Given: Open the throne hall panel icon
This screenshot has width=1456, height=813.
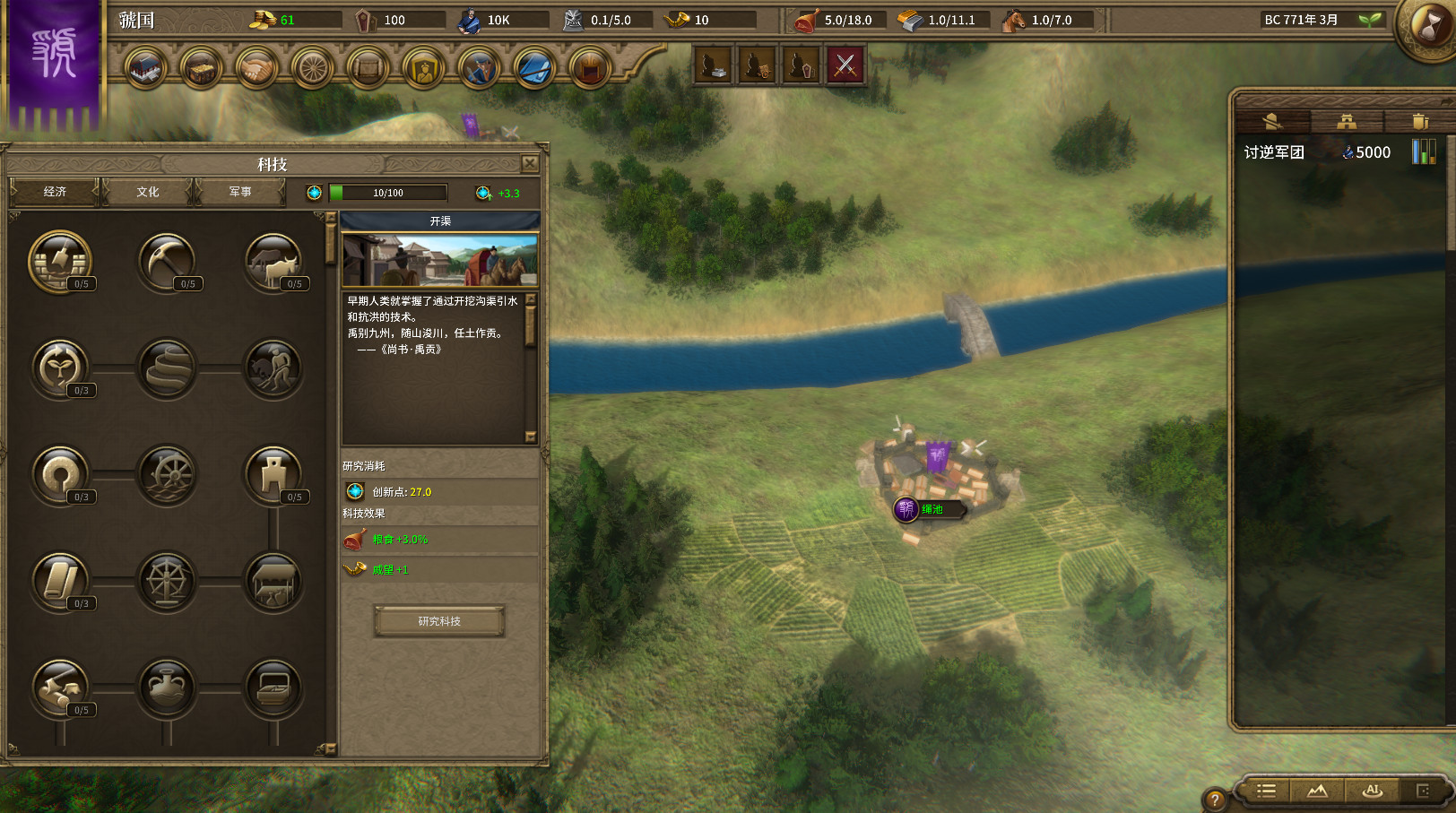Looking at the screenshot, I should 590,69.
